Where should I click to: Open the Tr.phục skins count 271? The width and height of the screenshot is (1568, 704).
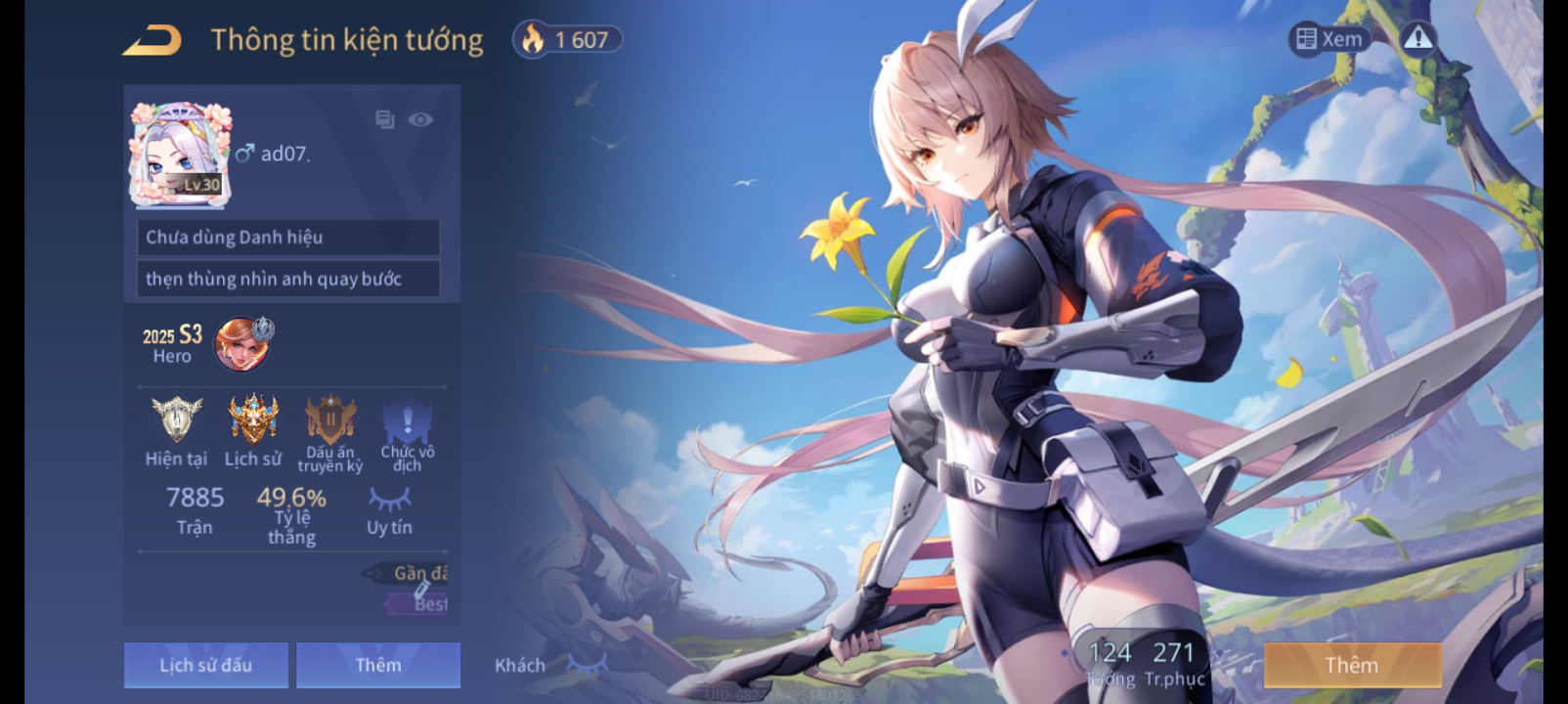tap(1174, 662)
